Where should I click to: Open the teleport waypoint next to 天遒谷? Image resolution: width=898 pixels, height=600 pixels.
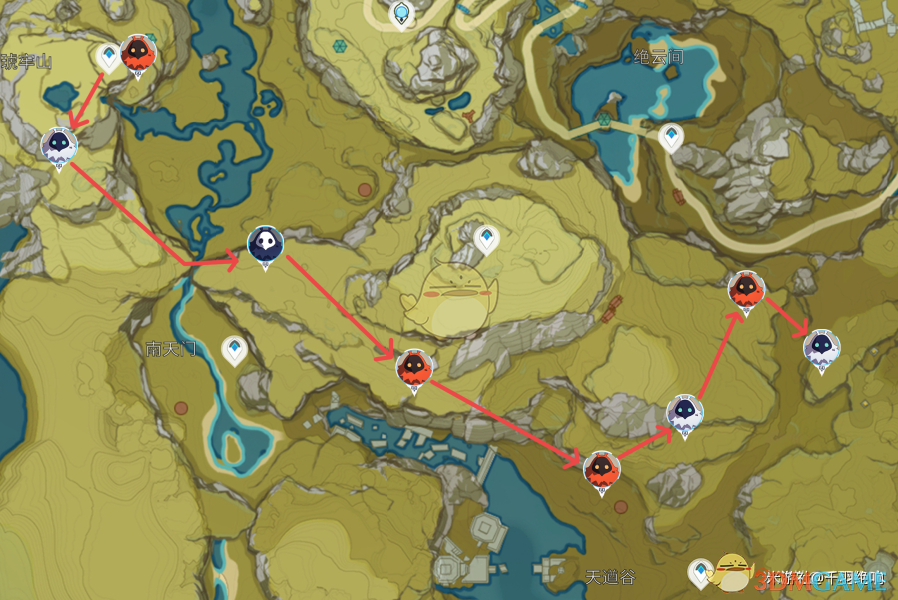click(703, 571)
